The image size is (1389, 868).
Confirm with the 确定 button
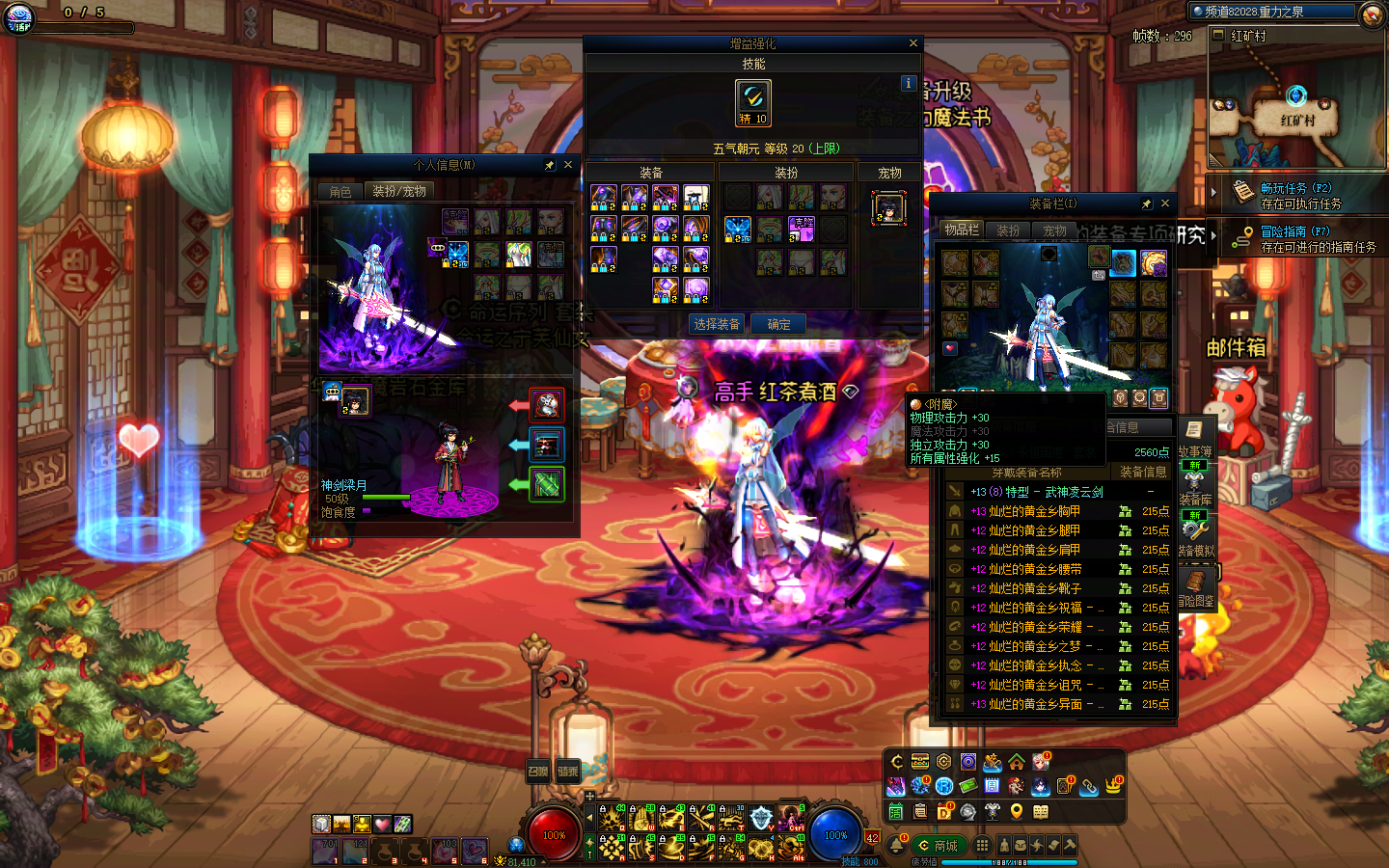[778, 324]
